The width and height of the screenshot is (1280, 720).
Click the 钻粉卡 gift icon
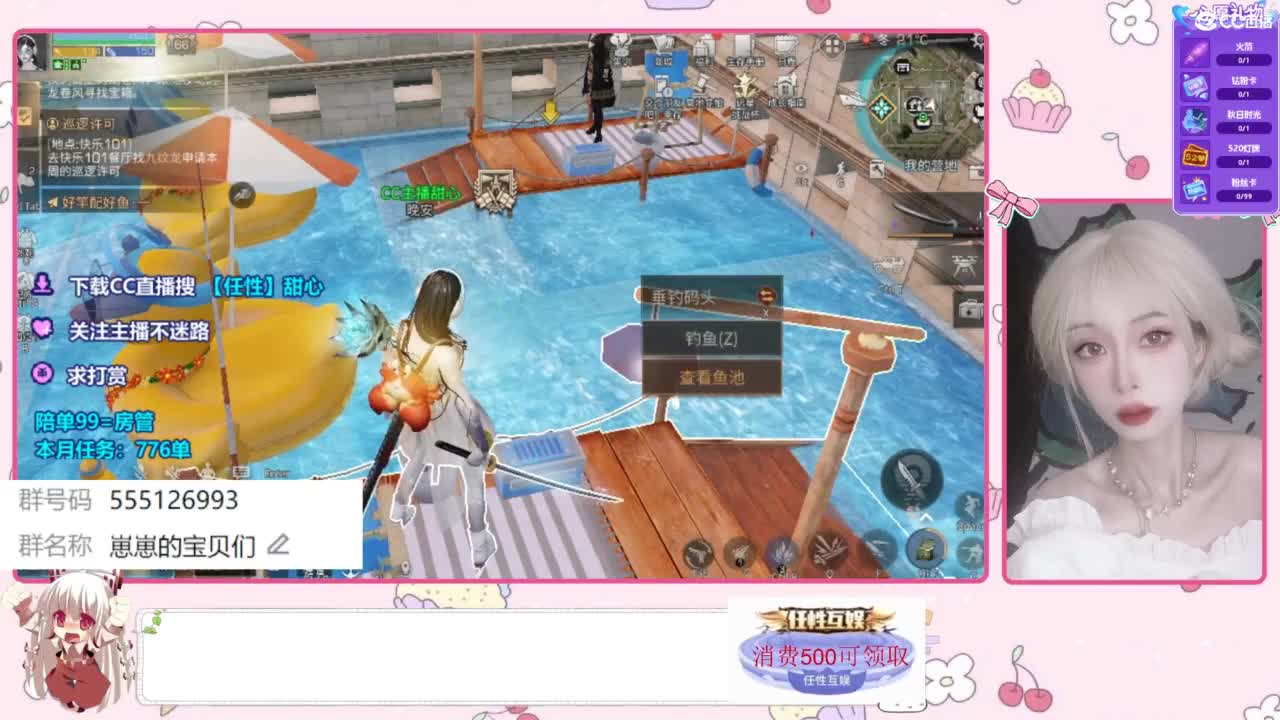(x=1194, y=87)
